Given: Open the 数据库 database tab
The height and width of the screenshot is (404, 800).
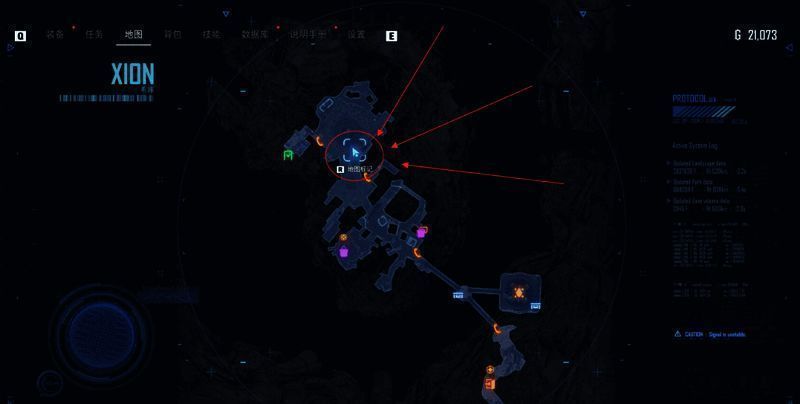Looking at the screenshot, I should coord(256,35).
